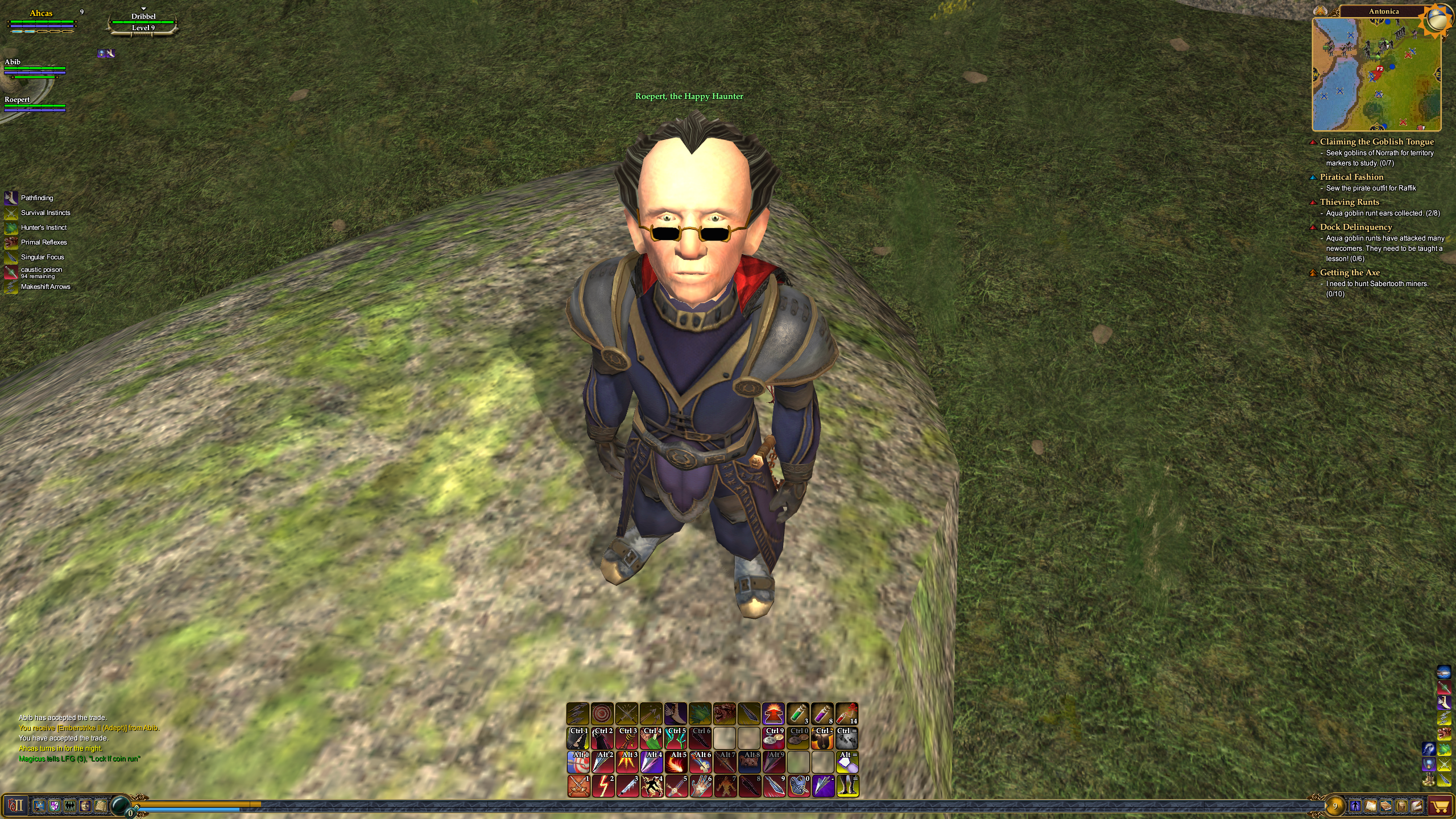1456x819 pixels.
Task: Select group member Abib's frame
Action: coord(34,67)
